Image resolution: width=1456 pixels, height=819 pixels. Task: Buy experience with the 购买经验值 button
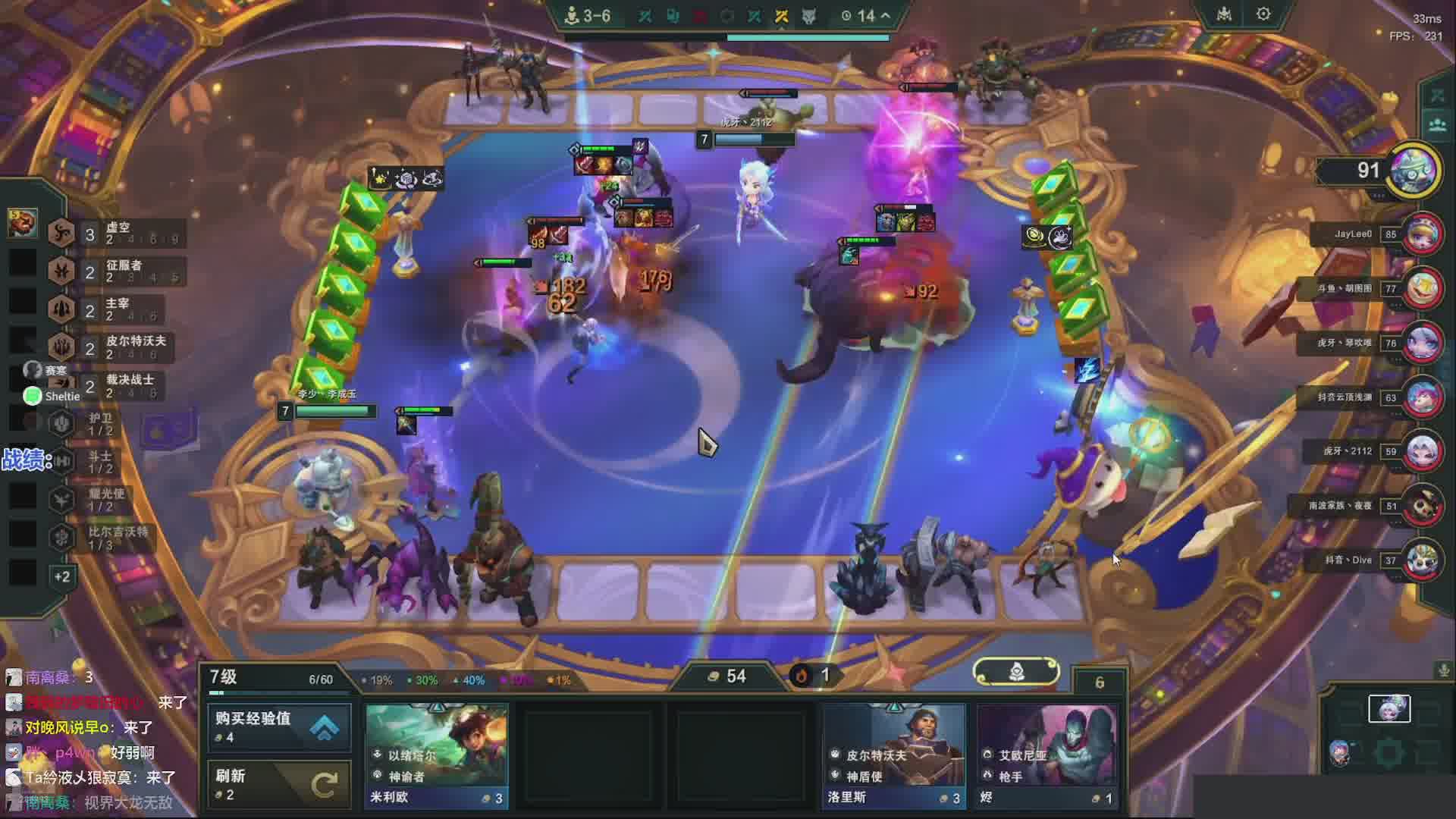point(279,726)
